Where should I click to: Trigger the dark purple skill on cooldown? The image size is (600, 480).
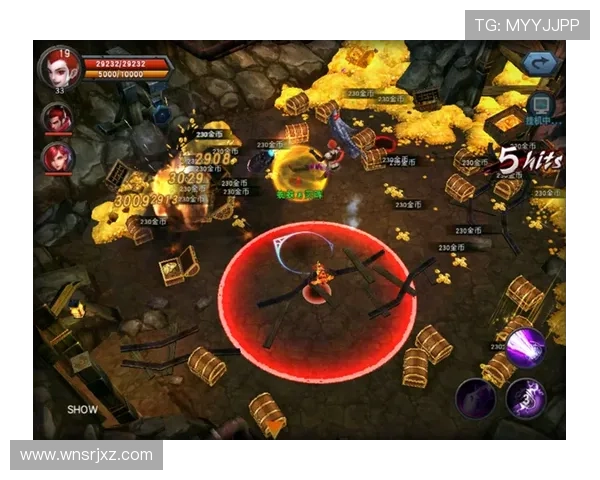(476, 399)
